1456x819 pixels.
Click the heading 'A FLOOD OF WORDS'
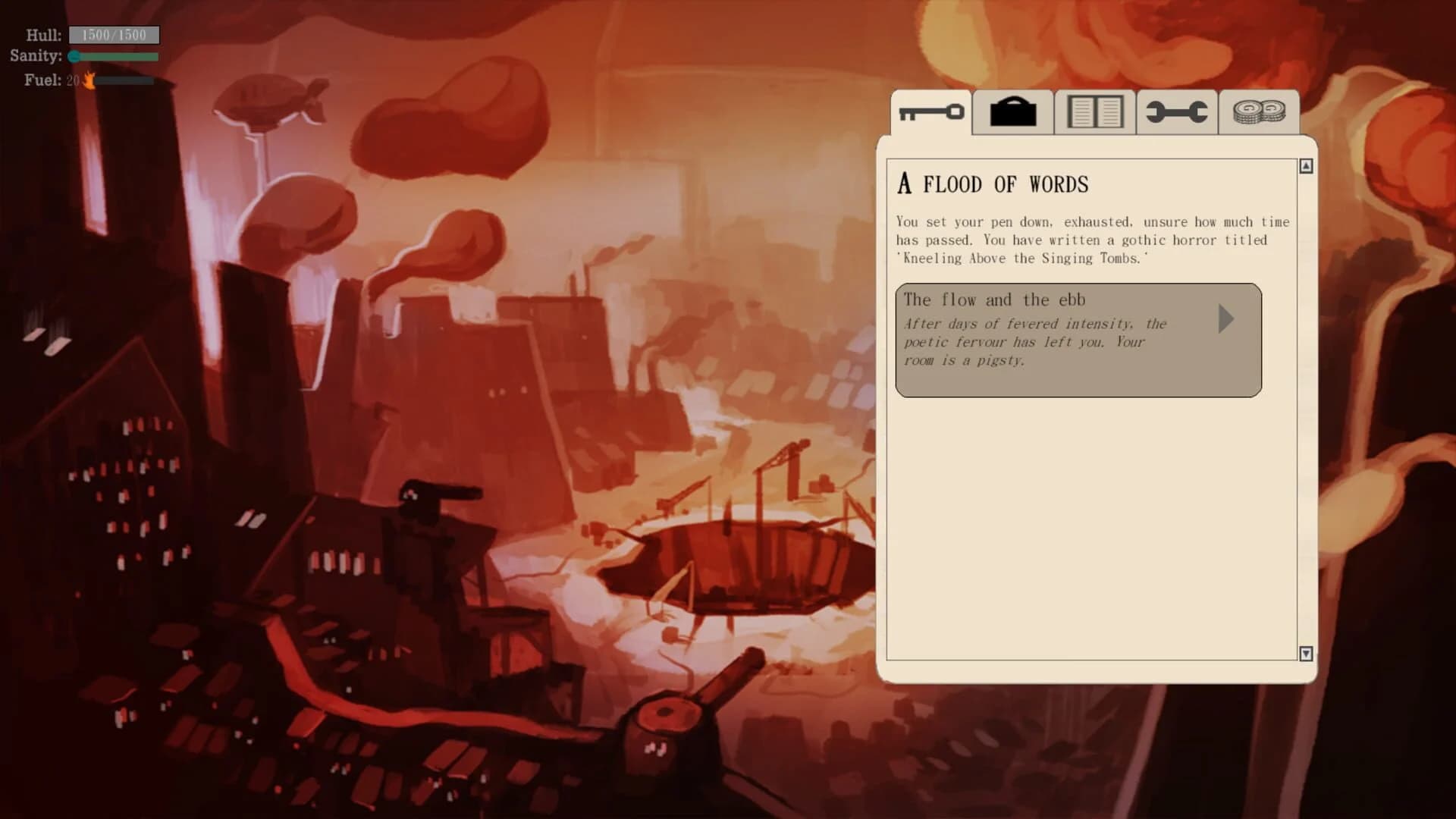992,184
